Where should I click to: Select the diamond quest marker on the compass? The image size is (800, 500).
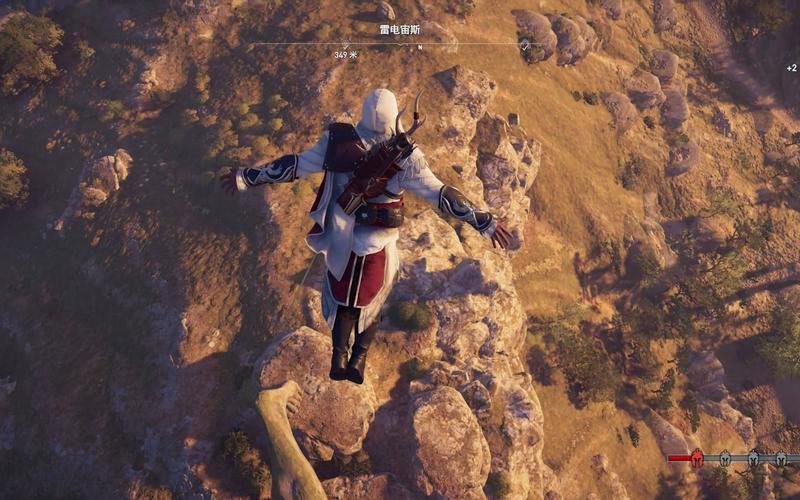coord(526,45)
